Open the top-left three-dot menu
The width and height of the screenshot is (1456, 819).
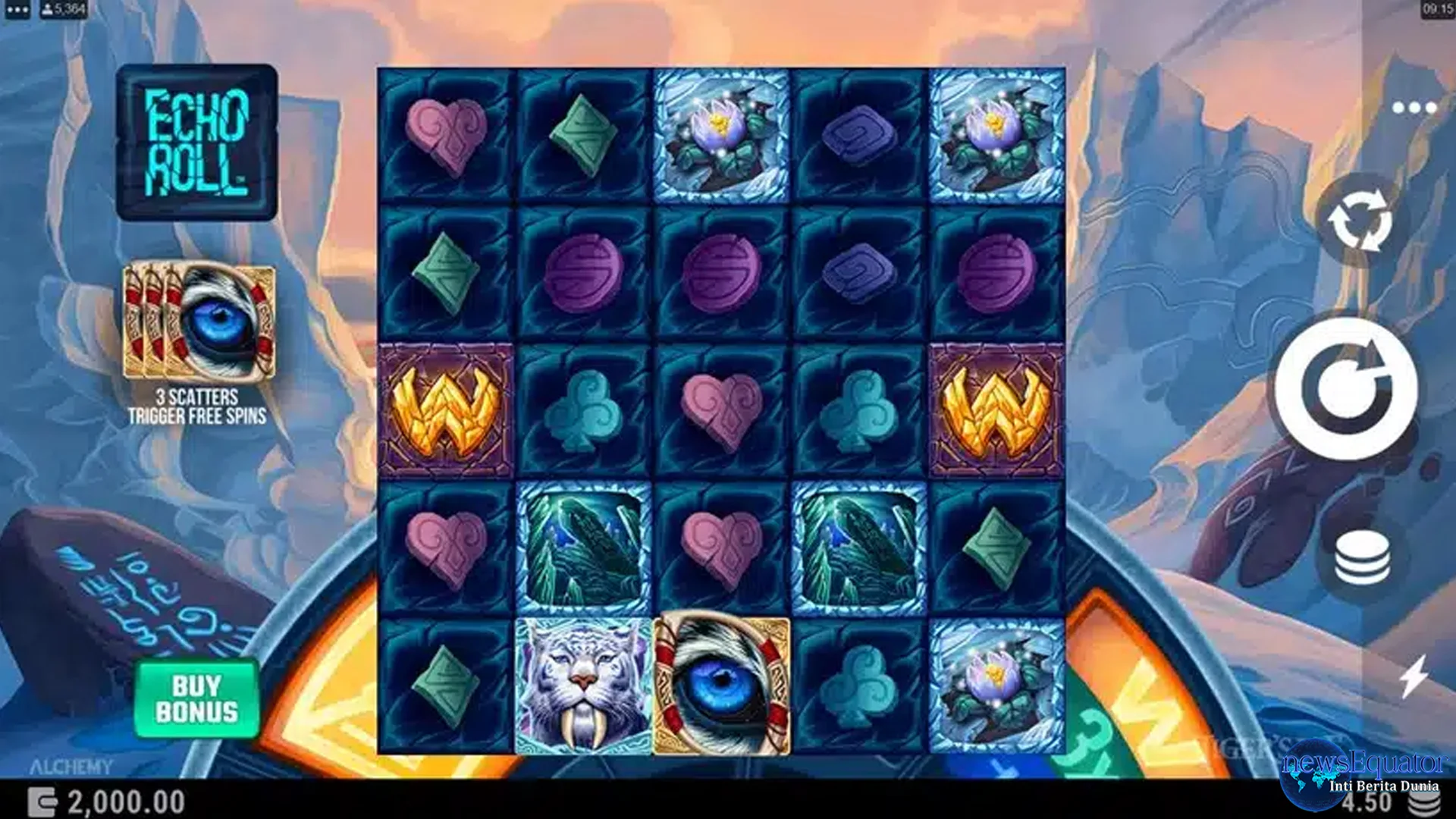coord(17,10)
